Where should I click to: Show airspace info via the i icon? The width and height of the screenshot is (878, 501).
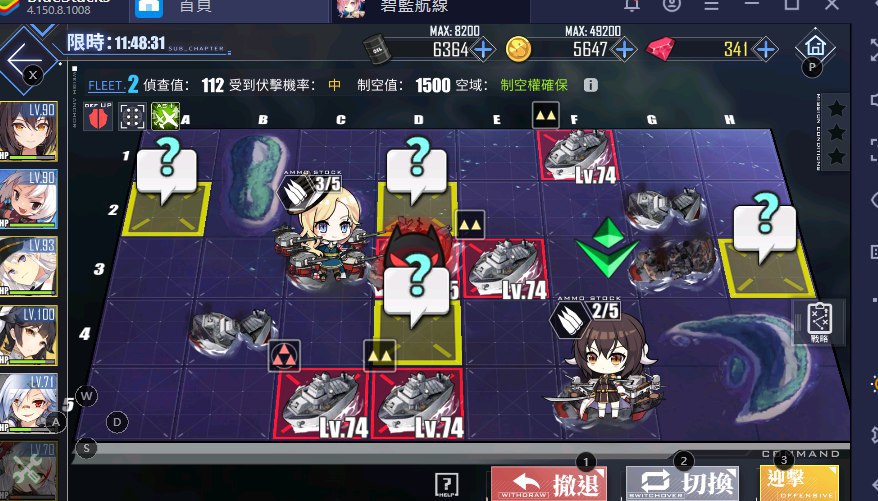click(x=590, y=86)
